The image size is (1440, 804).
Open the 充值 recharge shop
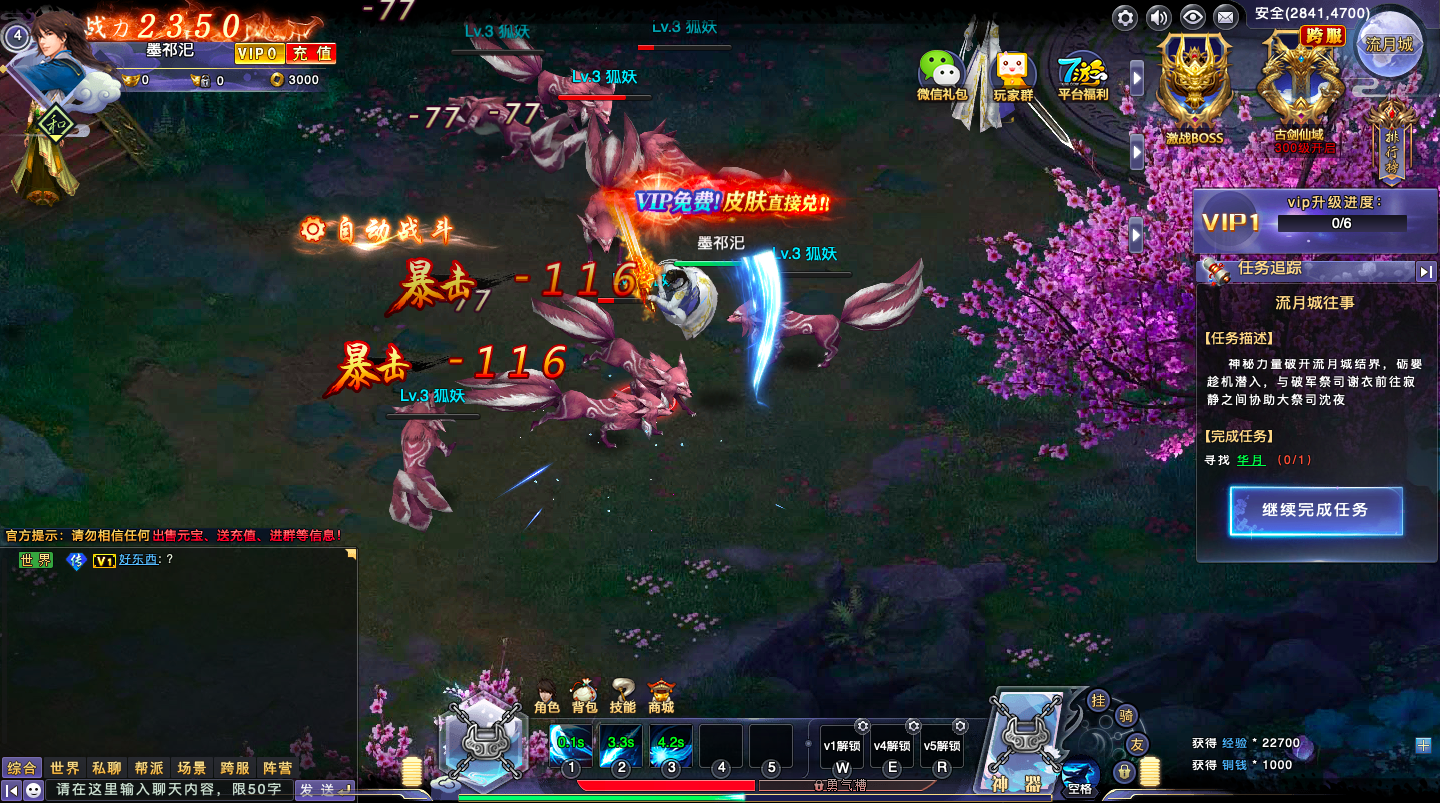click(x=311, y=54)
